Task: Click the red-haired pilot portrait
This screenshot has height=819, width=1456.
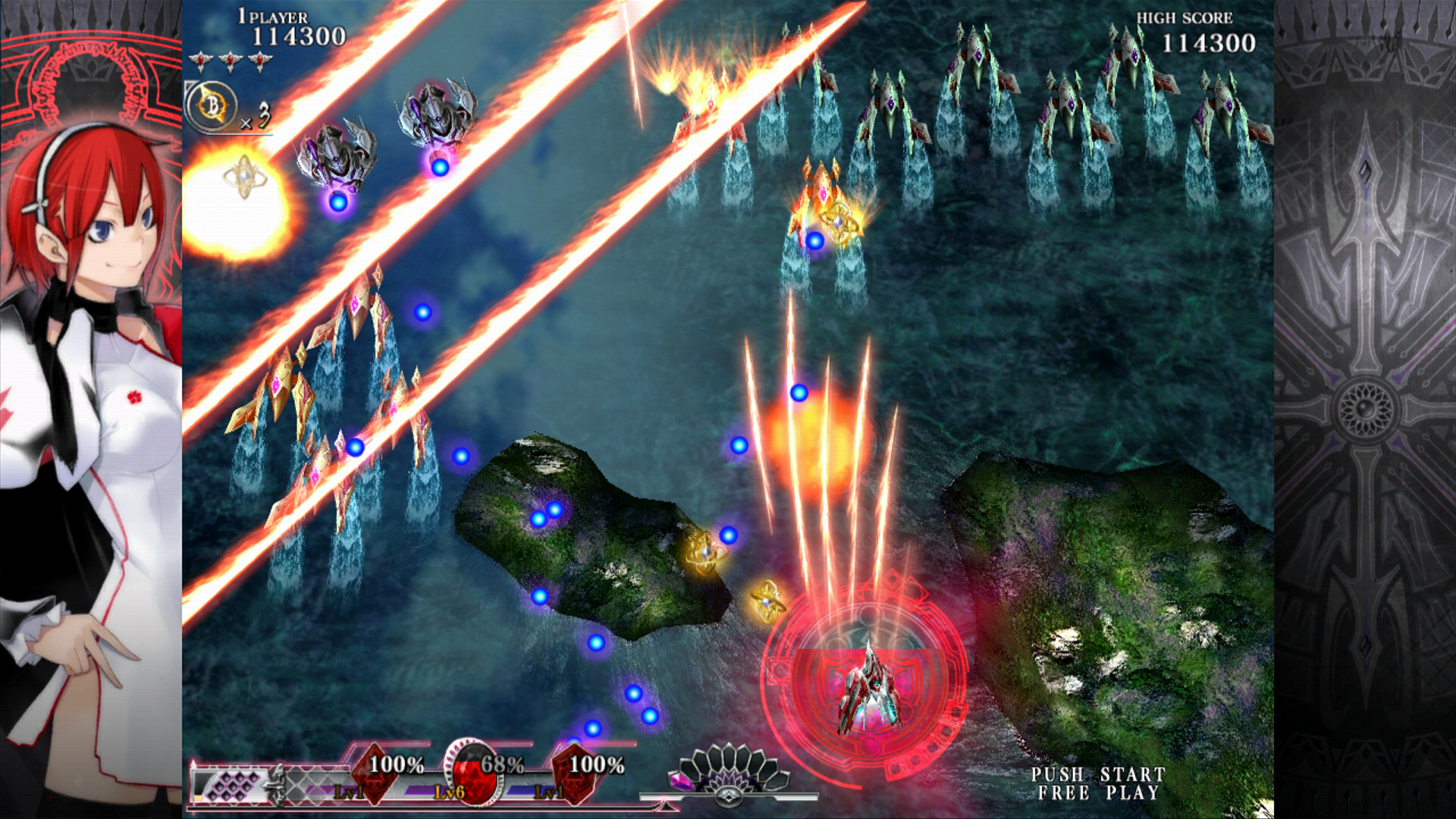Action: tap(91, 425)
